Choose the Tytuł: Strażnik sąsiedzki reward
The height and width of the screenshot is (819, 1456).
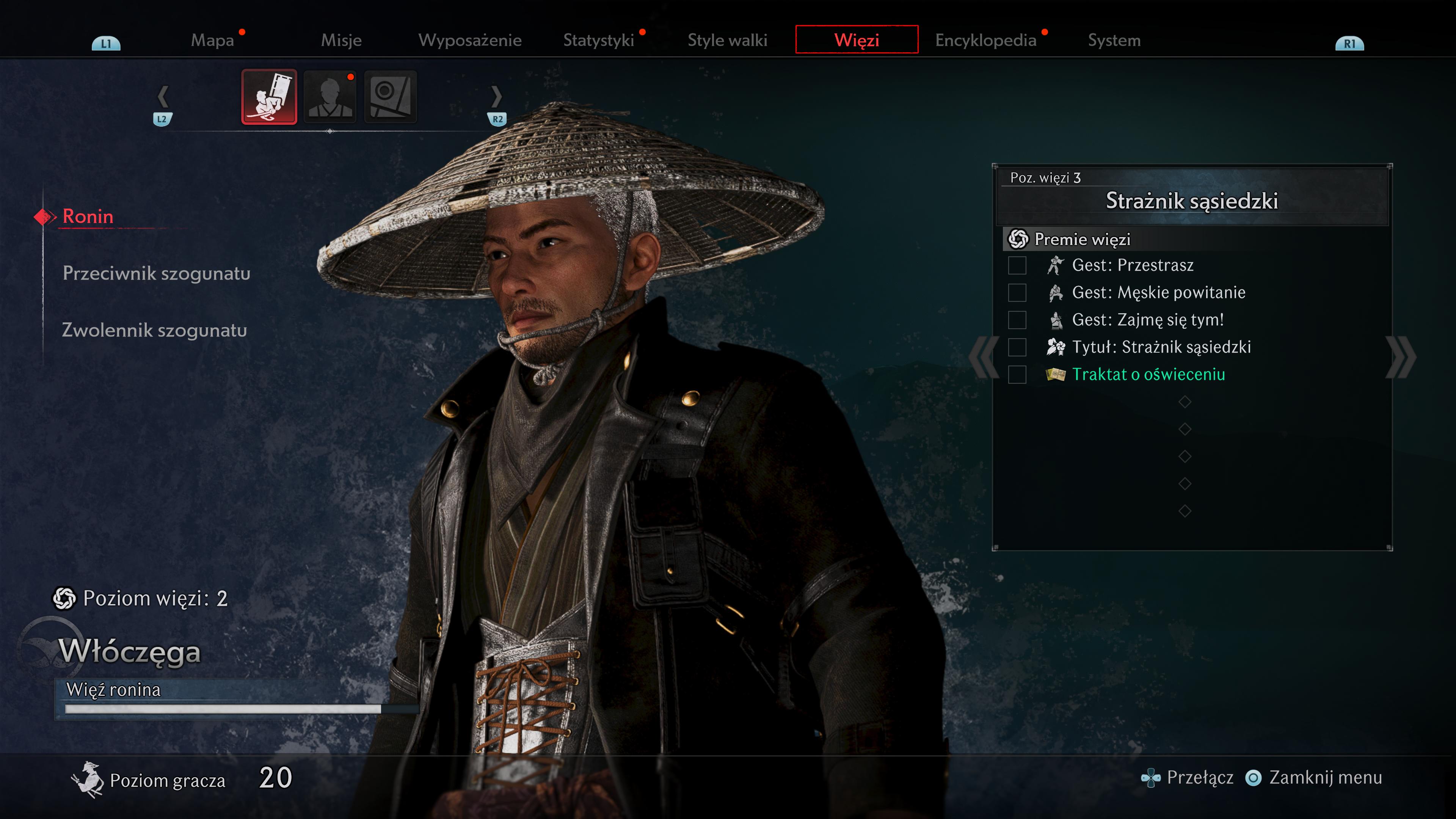1161,347
